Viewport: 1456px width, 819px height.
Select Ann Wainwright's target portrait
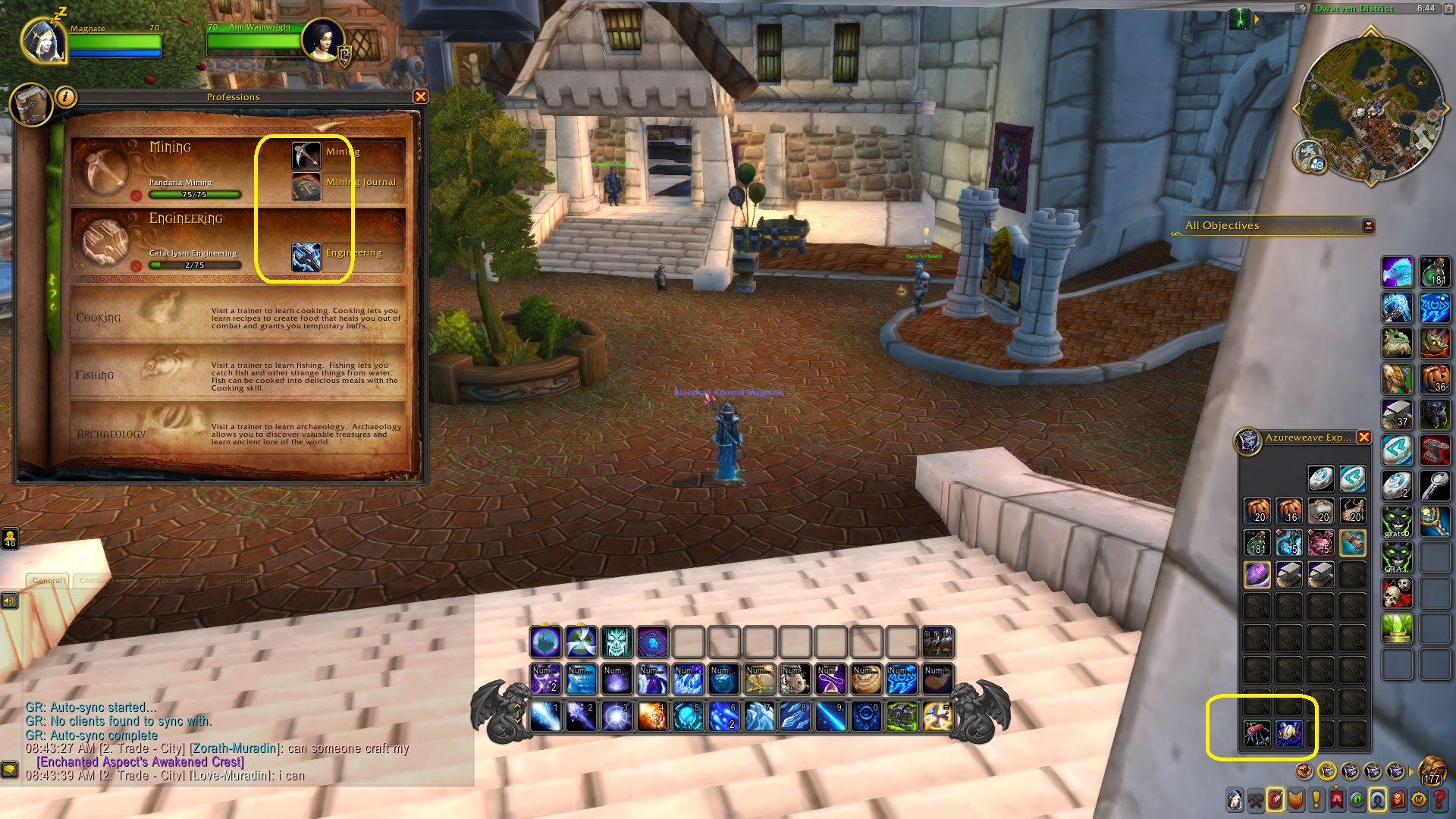(x=323, y=39)
